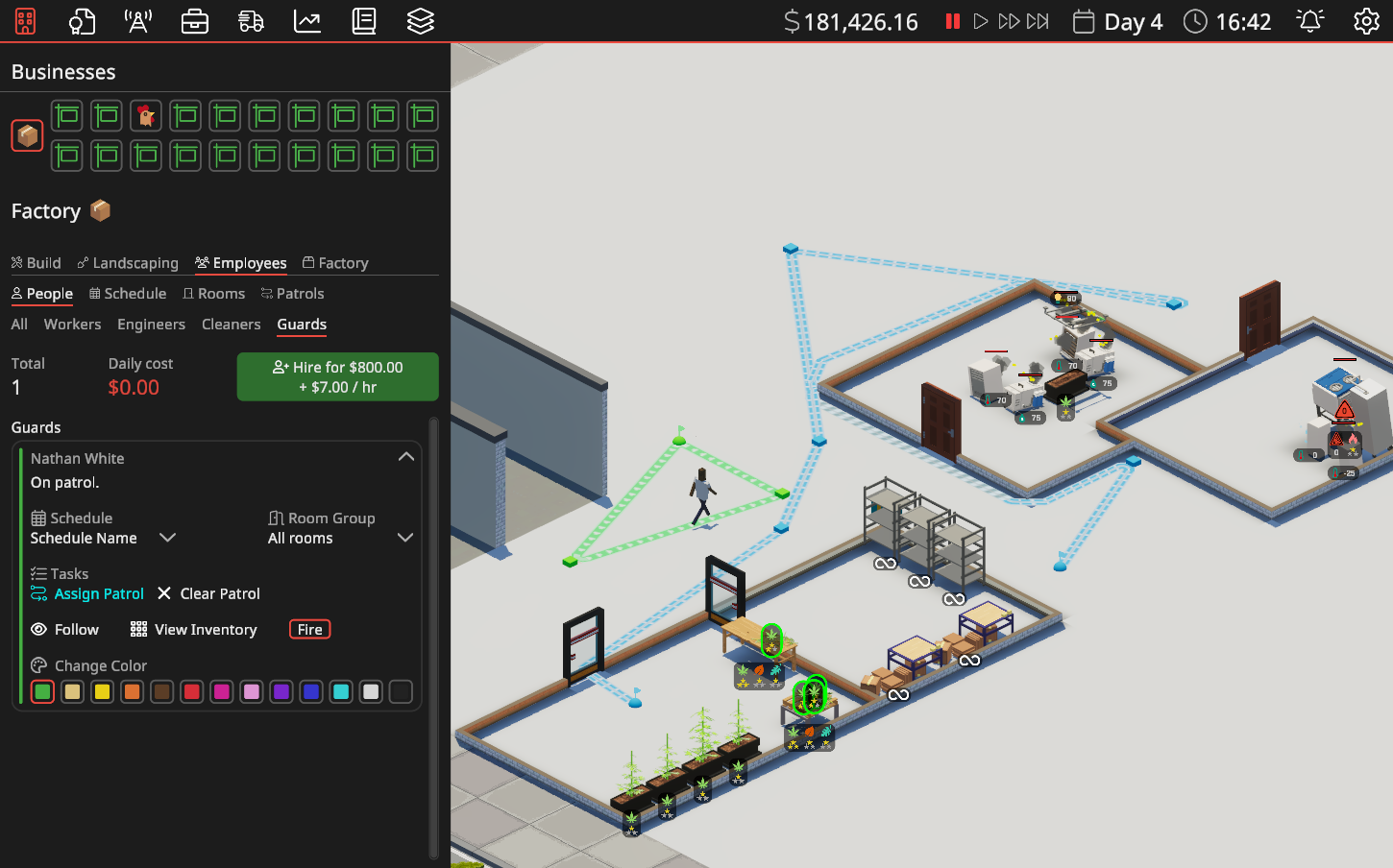This screenshot has height=868, width=1393.
Task: Collapse Nathan White's guard card
Action: [x=405, y=456]
